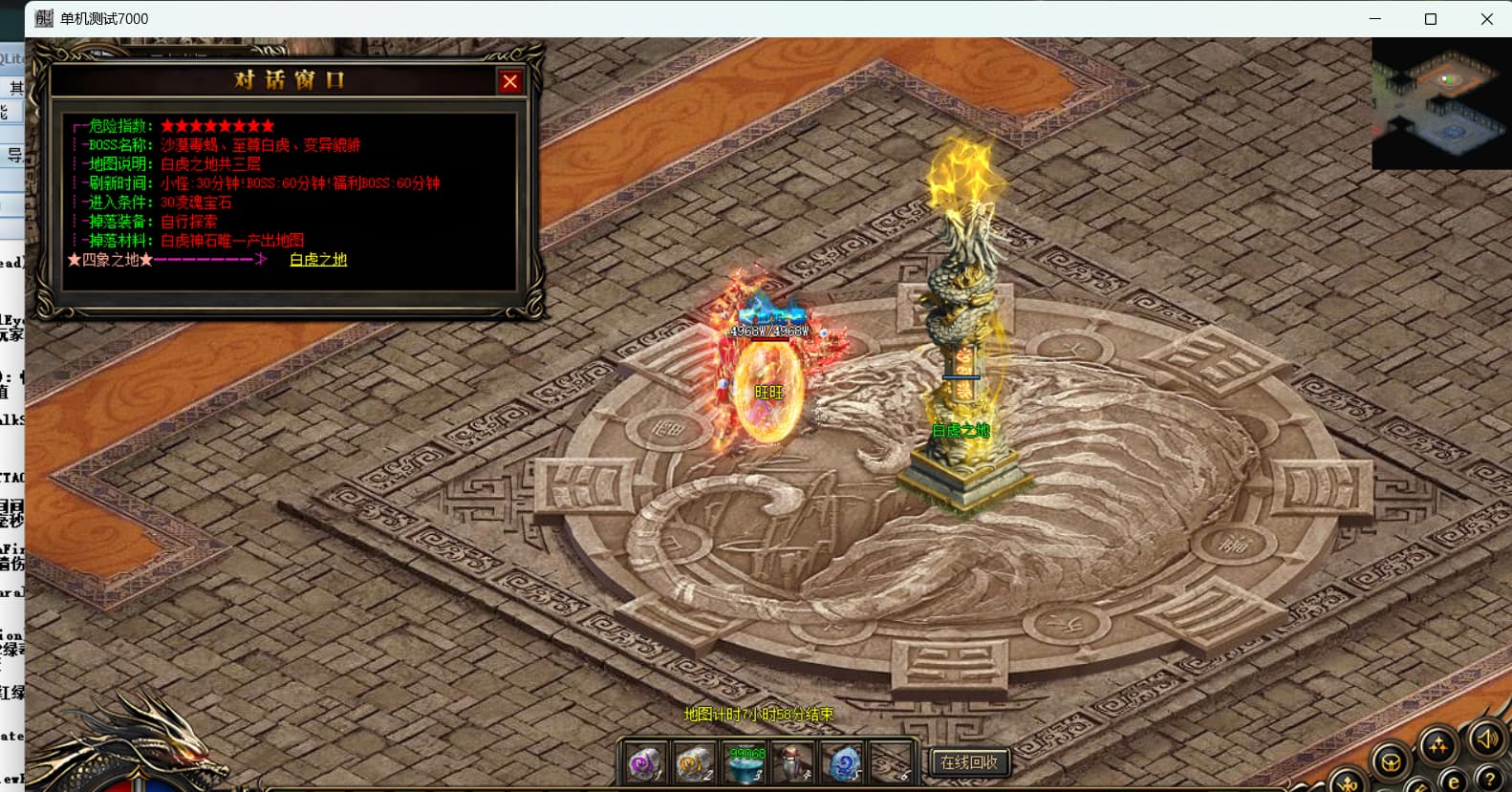Toggle sound with the speaker icon

(x=1487, y=738)
